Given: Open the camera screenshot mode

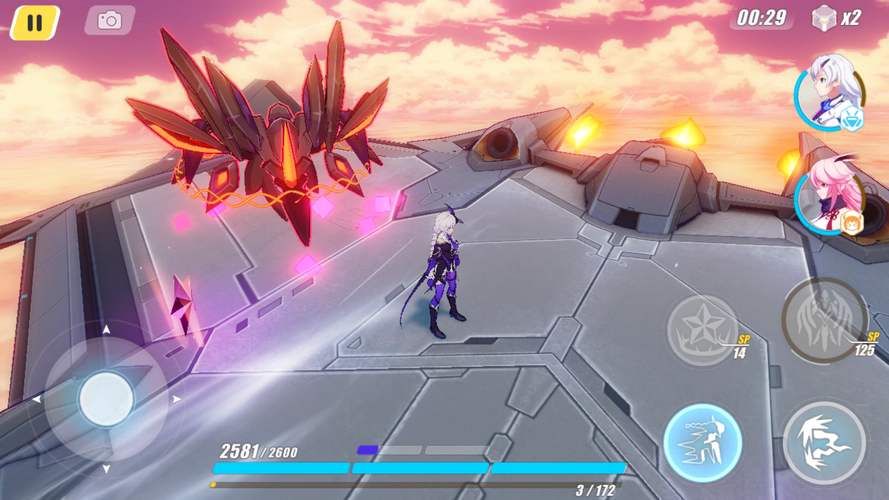Looking at the screenshot, I should (109, 20).
